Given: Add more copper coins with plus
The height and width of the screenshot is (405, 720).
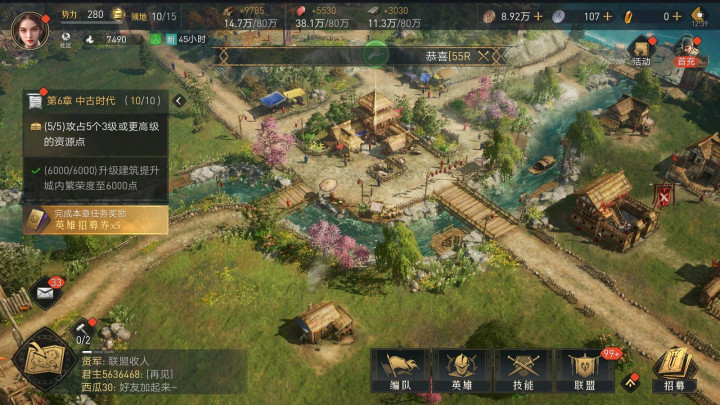Looking at the screenshot, I should [538, 16].
